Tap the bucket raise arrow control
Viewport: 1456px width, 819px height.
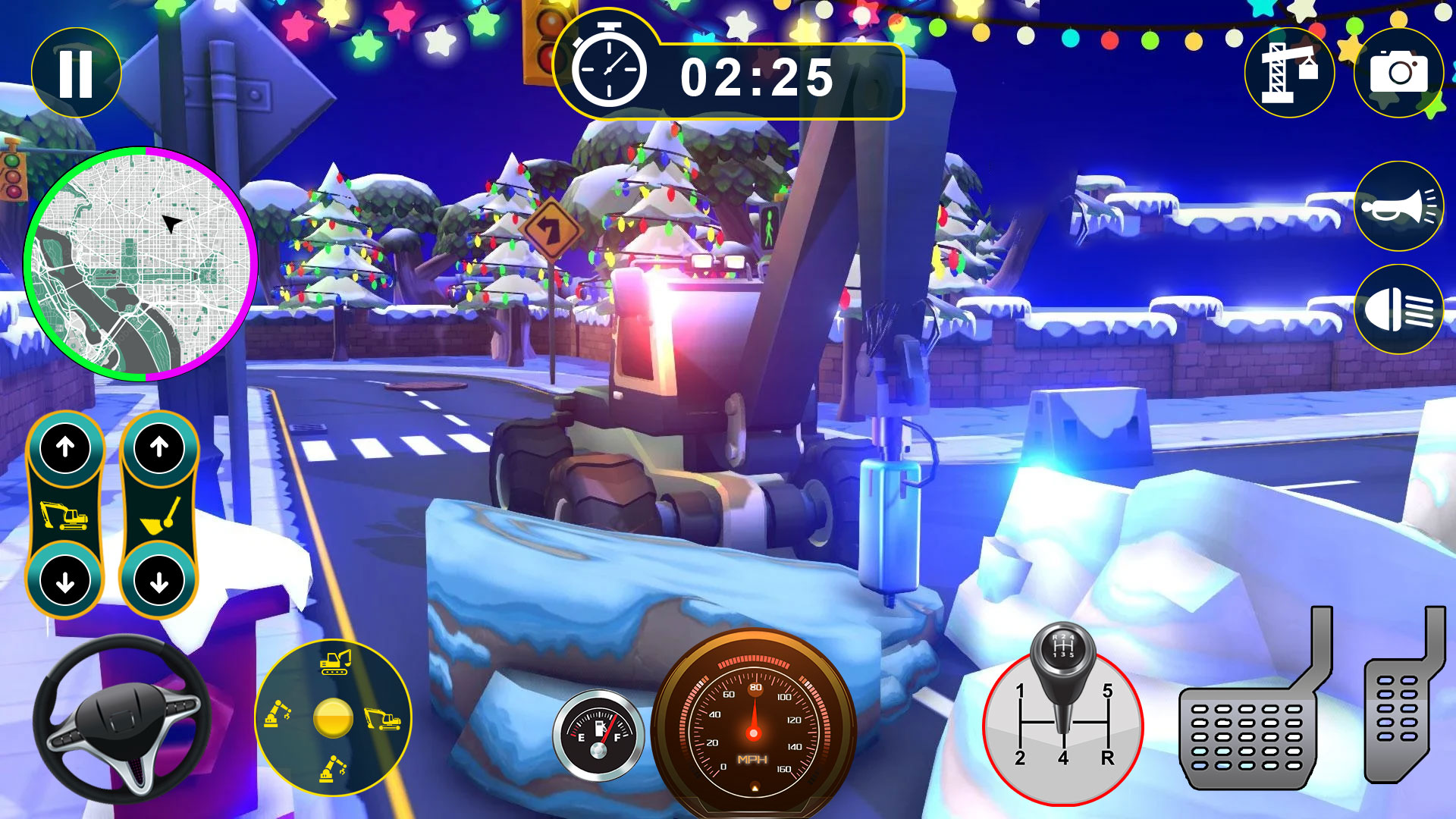[158, 446]
